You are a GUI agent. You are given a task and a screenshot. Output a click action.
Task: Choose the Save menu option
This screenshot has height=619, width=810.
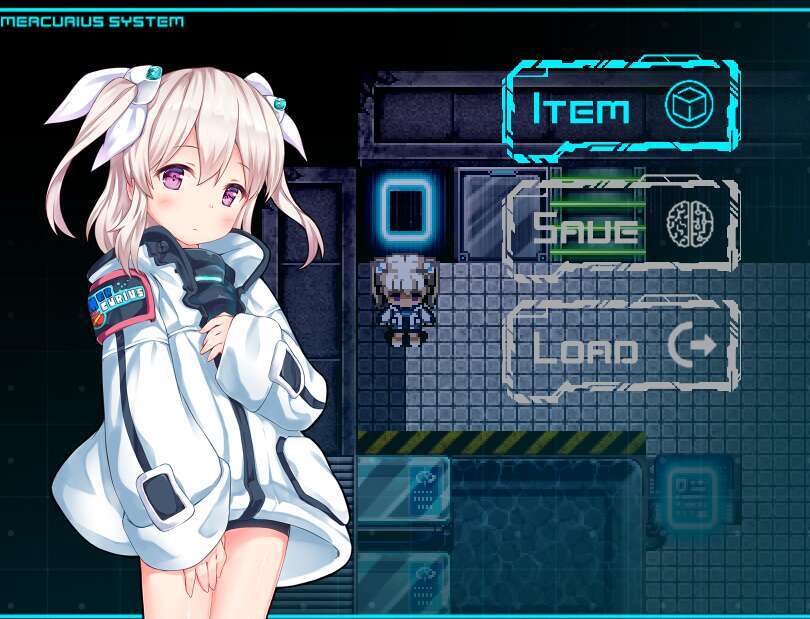coord(621,229)
